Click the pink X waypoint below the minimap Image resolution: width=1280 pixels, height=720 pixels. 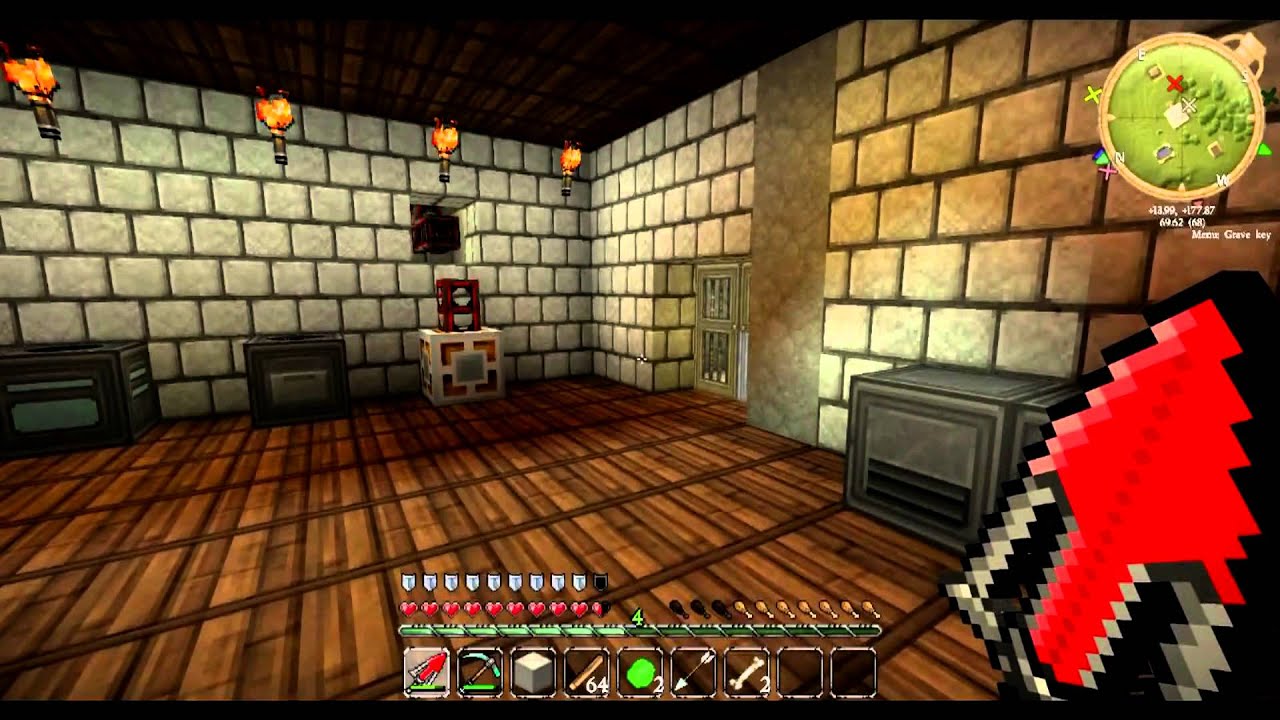1107,171
